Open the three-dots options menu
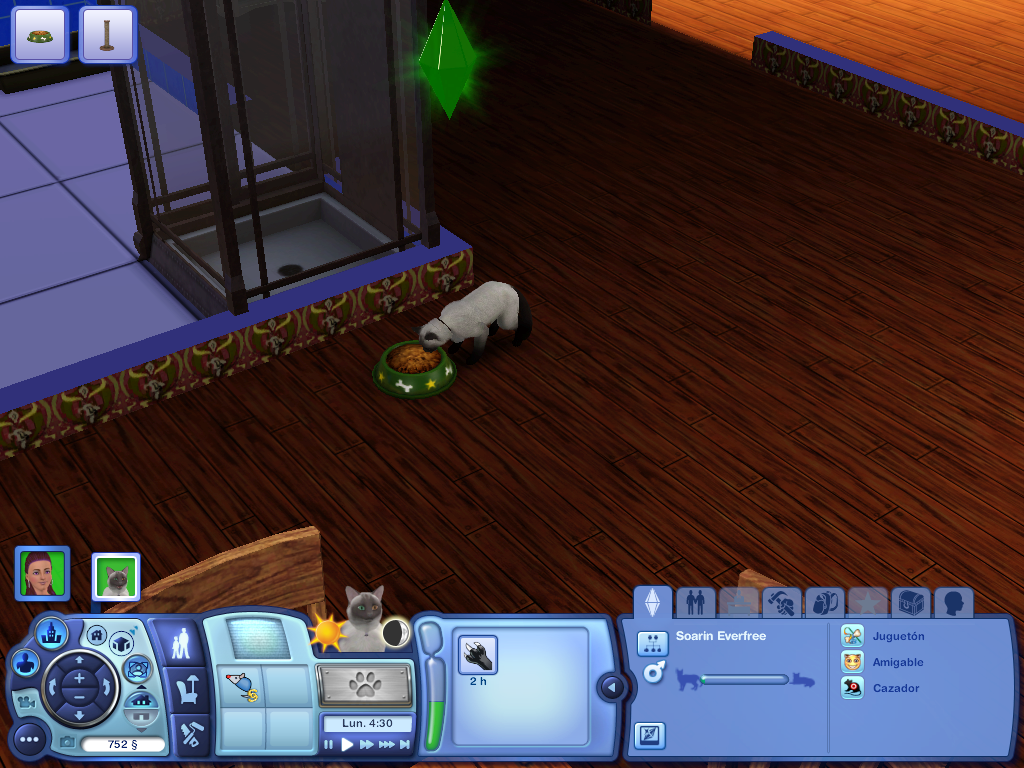This screenshot has width=1024, height=768. pos(29,739)
